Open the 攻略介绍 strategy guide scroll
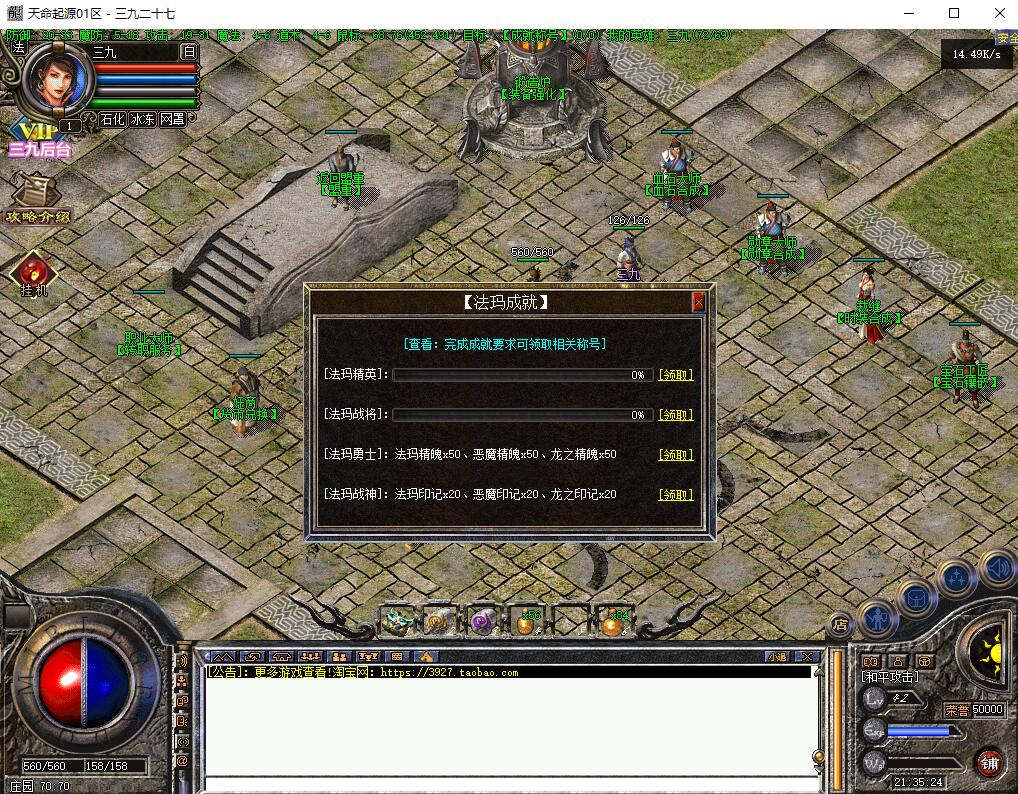 coord(38,198)
